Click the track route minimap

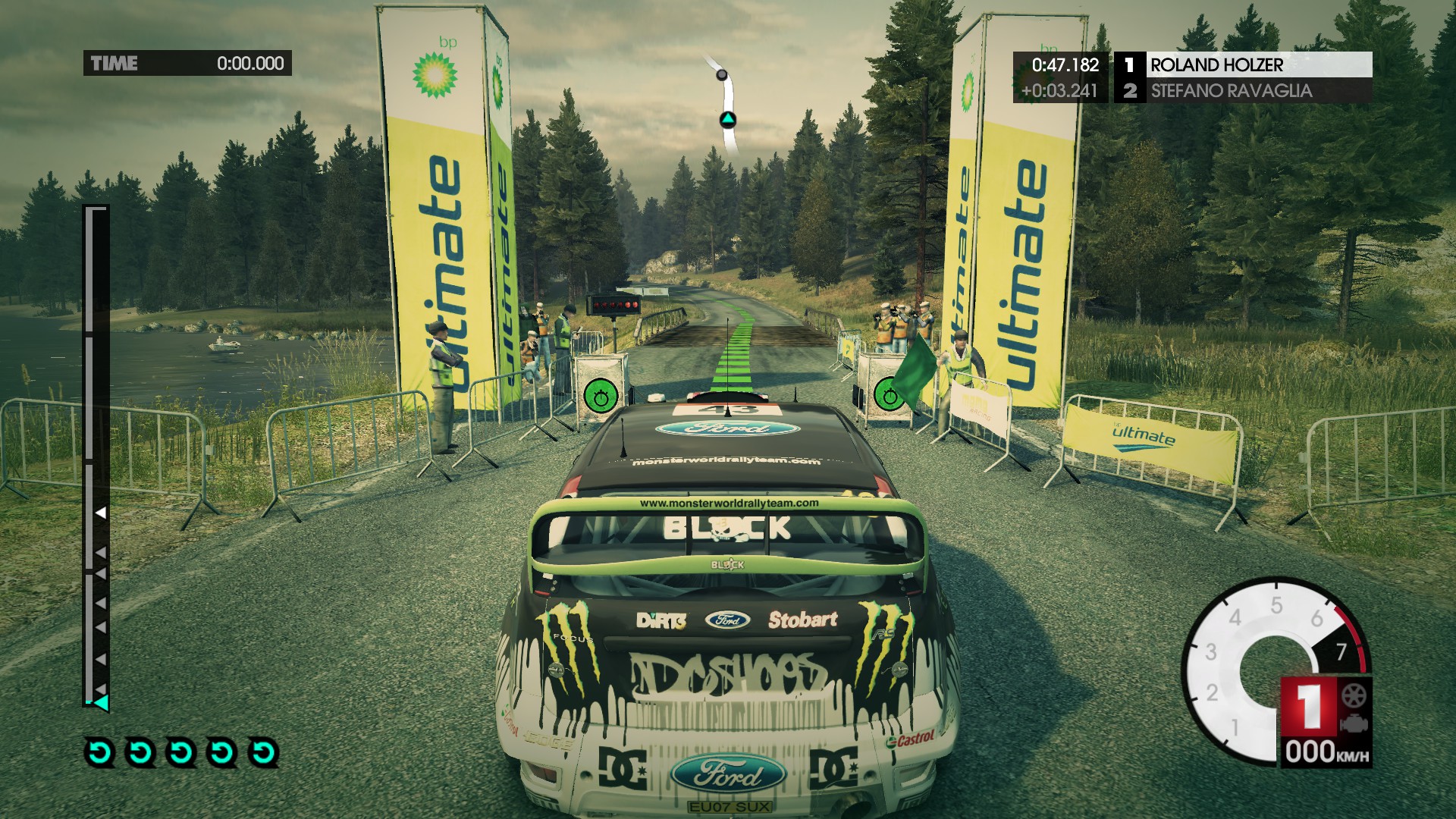point(728,106)
